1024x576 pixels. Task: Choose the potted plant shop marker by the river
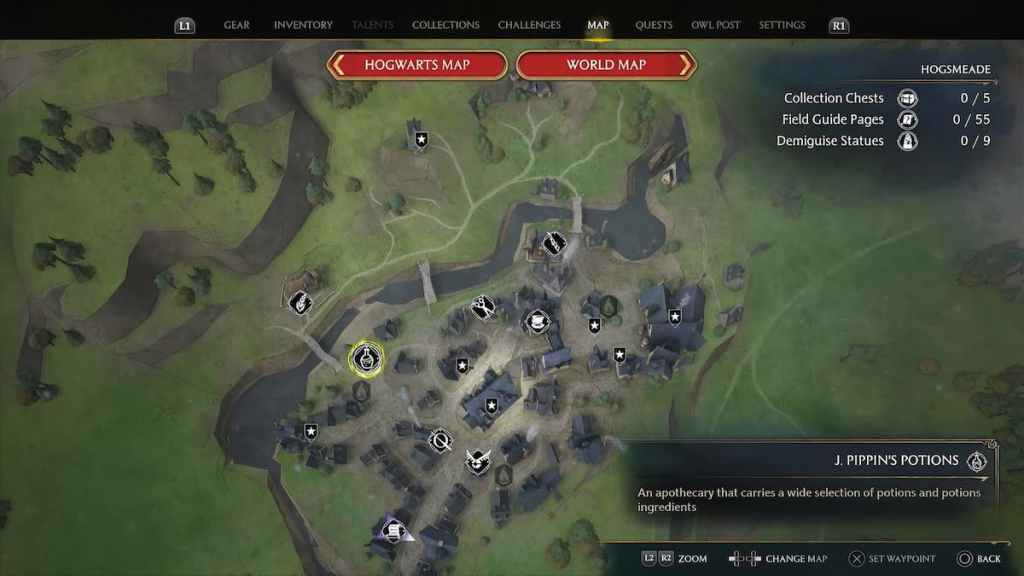click(x=299, y=302)
